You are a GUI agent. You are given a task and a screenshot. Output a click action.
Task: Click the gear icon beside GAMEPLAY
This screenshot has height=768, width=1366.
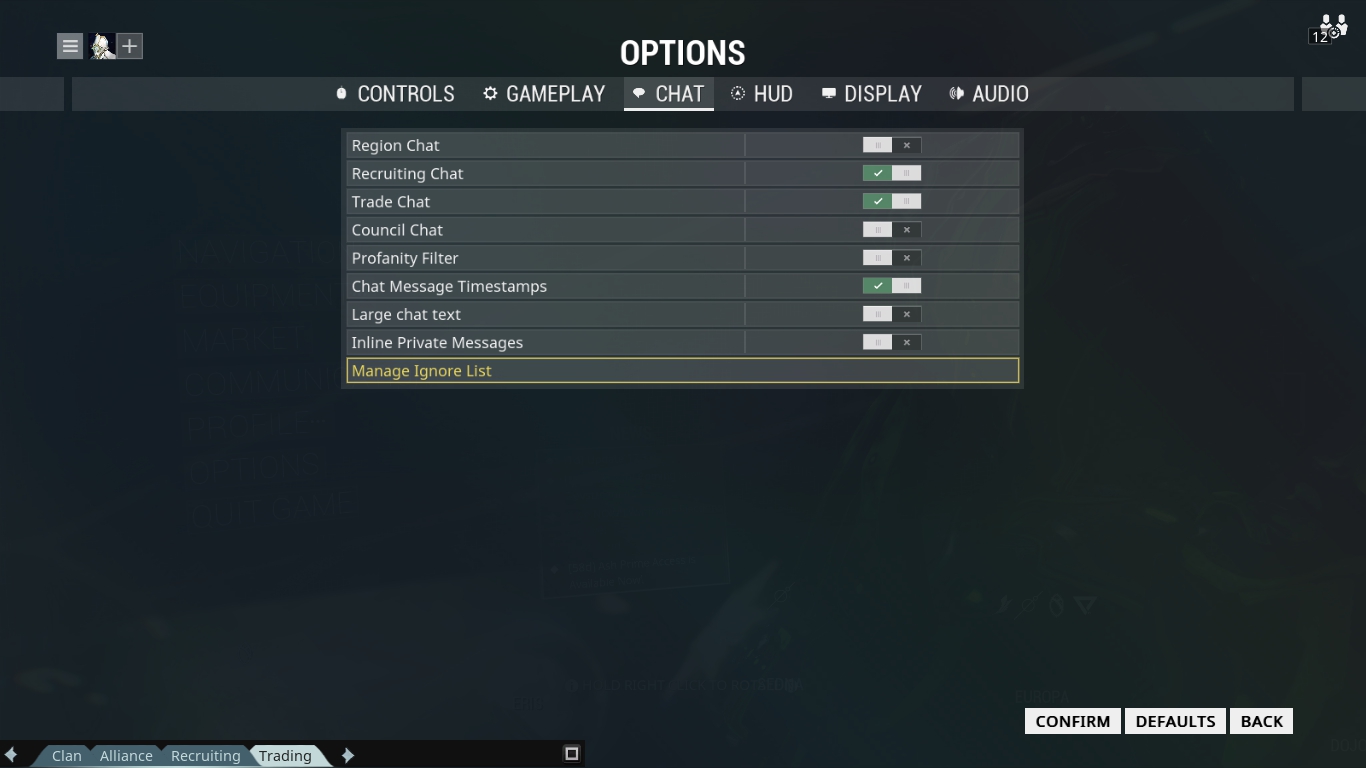click(489, 93)
